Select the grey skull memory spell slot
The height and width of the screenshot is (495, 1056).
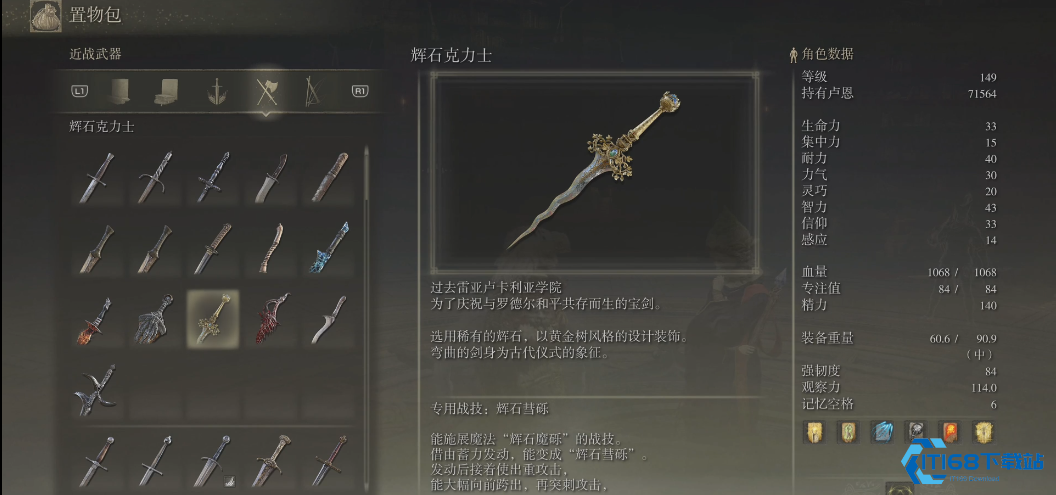915,431
